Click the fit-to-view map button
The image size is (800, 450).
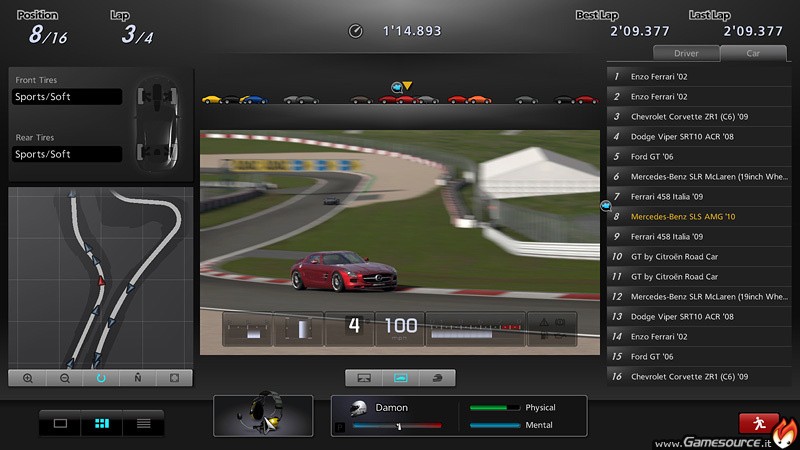(174, 378)
